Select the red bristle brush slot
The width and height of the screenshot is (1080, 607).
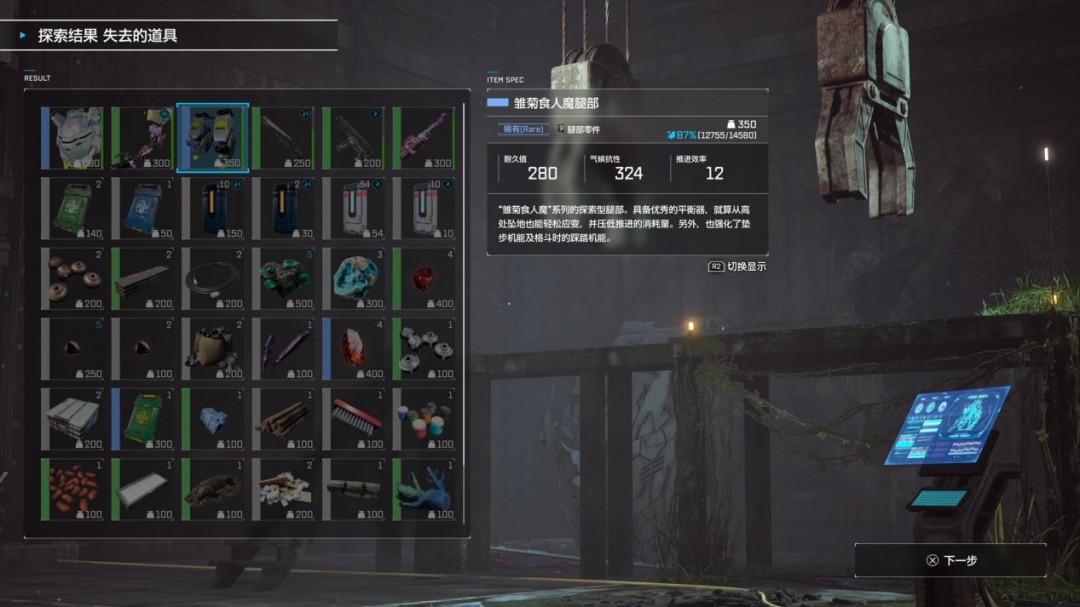(353, 418)
